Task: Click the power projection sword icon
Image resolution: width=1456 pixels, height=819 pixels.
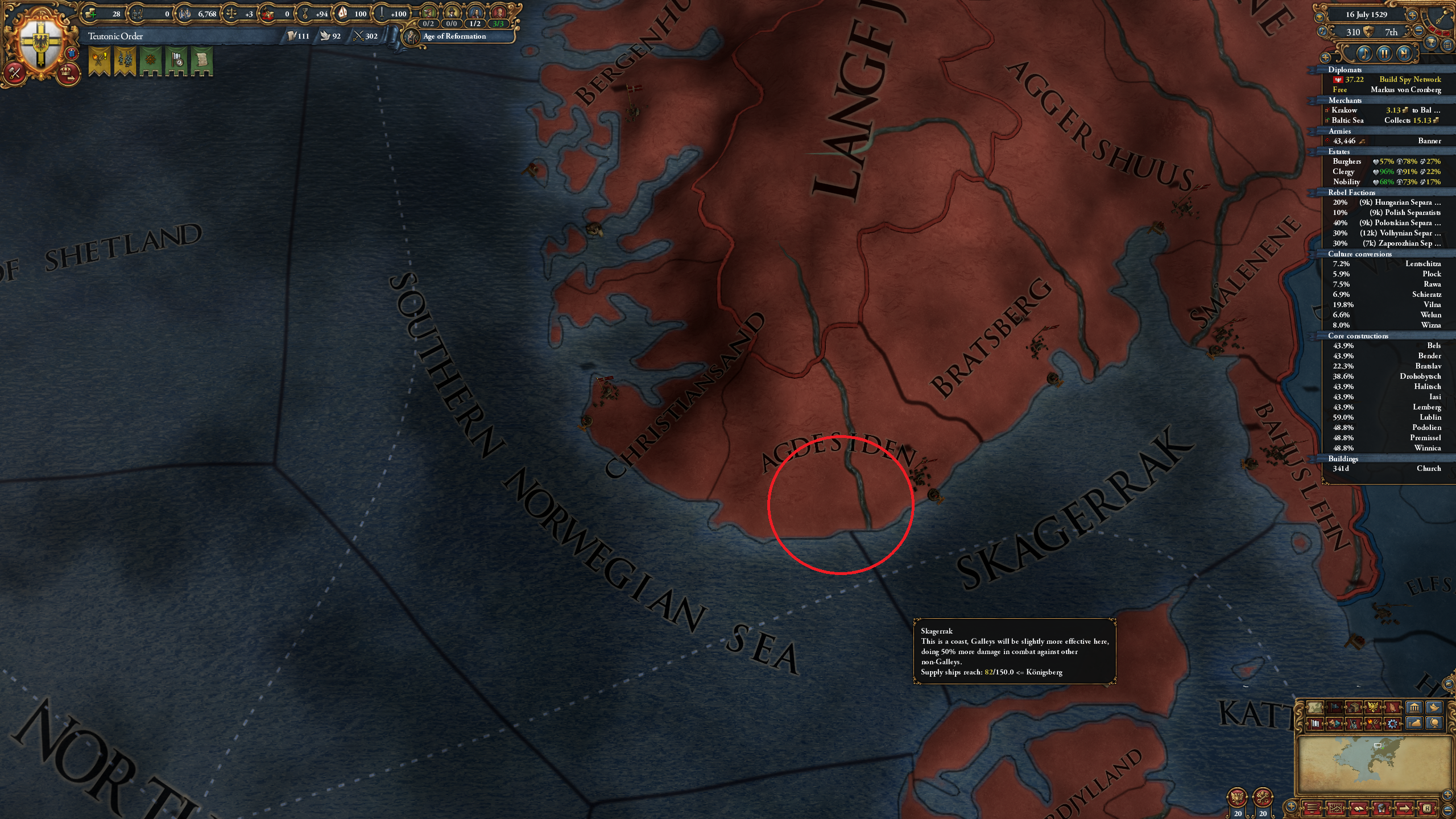Action: click(382, 13)
